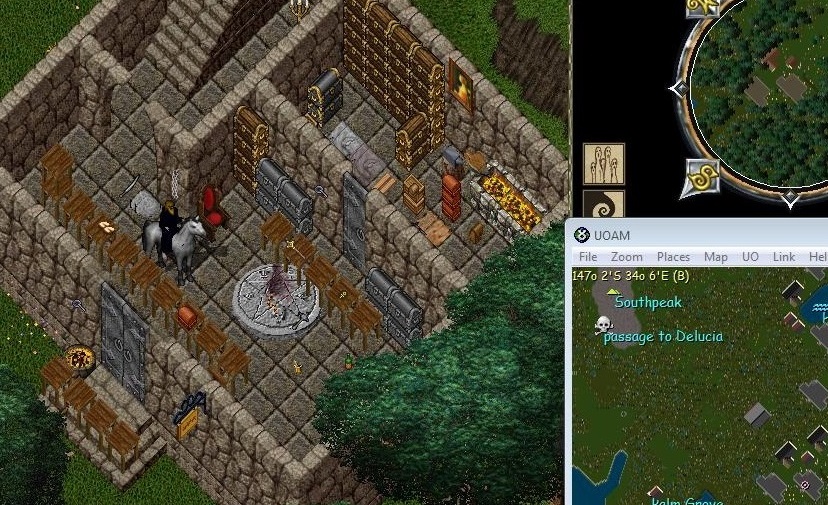Activate the black spiral spell icon

[x=604, y=206]
